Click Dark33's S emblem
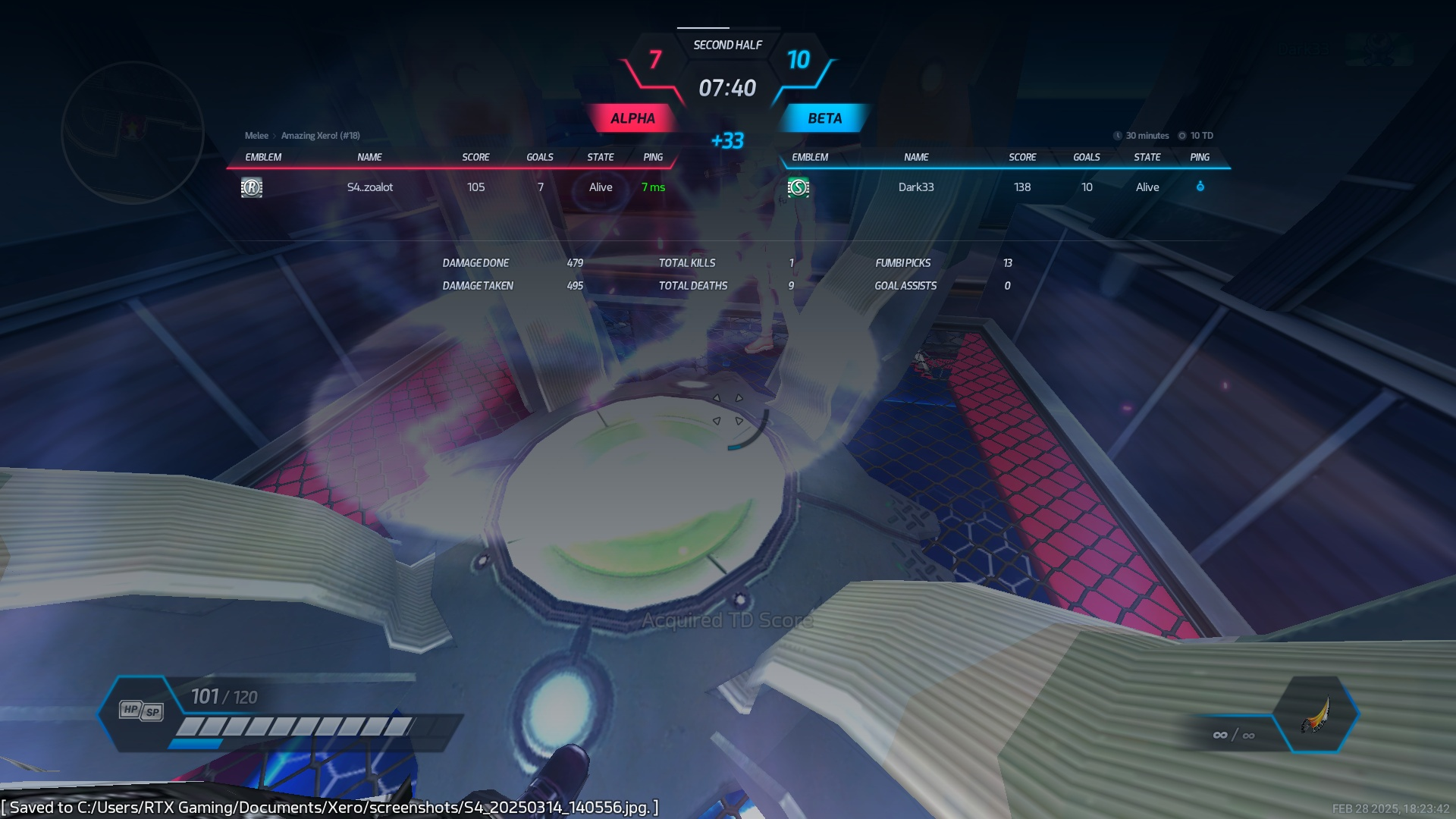Image resolution: width=1456 pixels, height=819 pixels. click(x=798, y=187)
